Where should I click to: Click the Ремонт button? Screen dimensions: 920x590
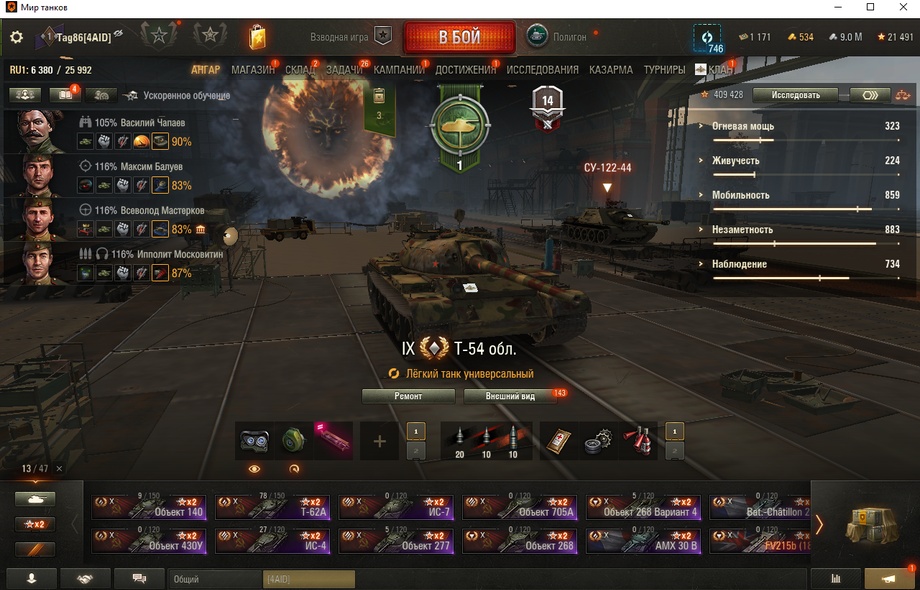tap(408, 396)
